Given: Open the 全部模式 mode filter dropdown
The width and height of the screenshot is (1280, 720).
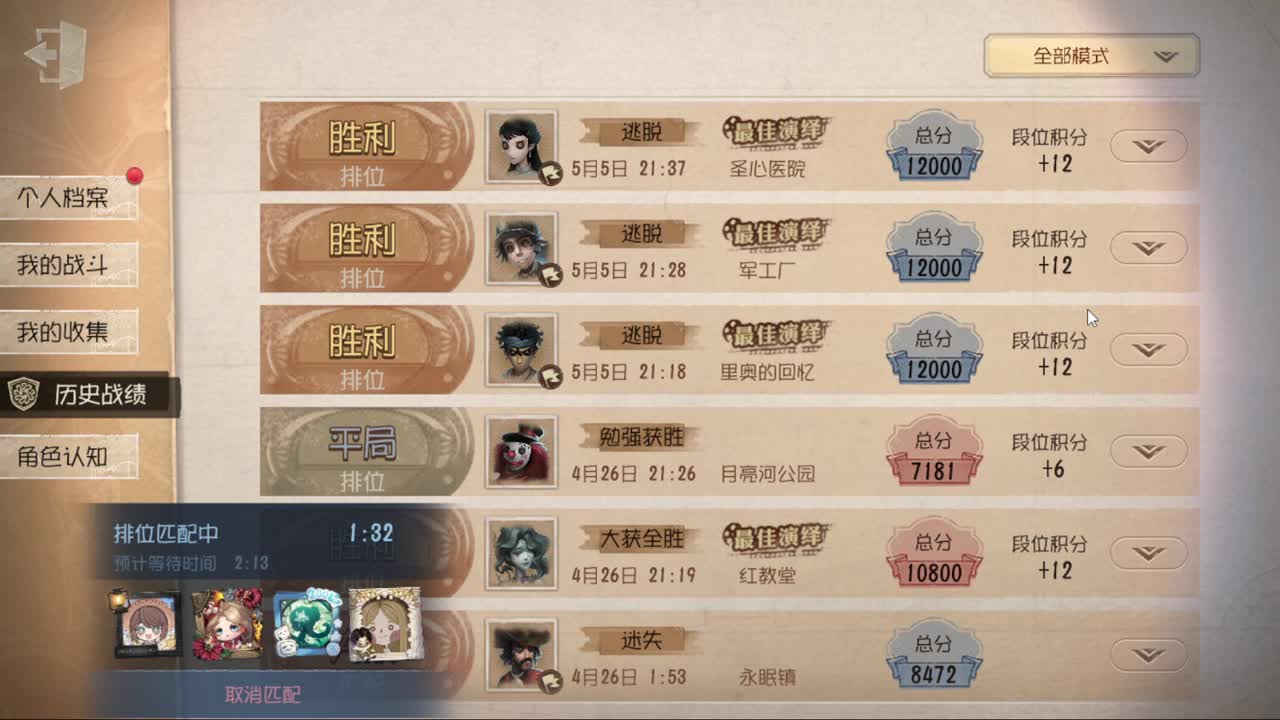Looking at the screenshot, I should (x=1090, y=56).
